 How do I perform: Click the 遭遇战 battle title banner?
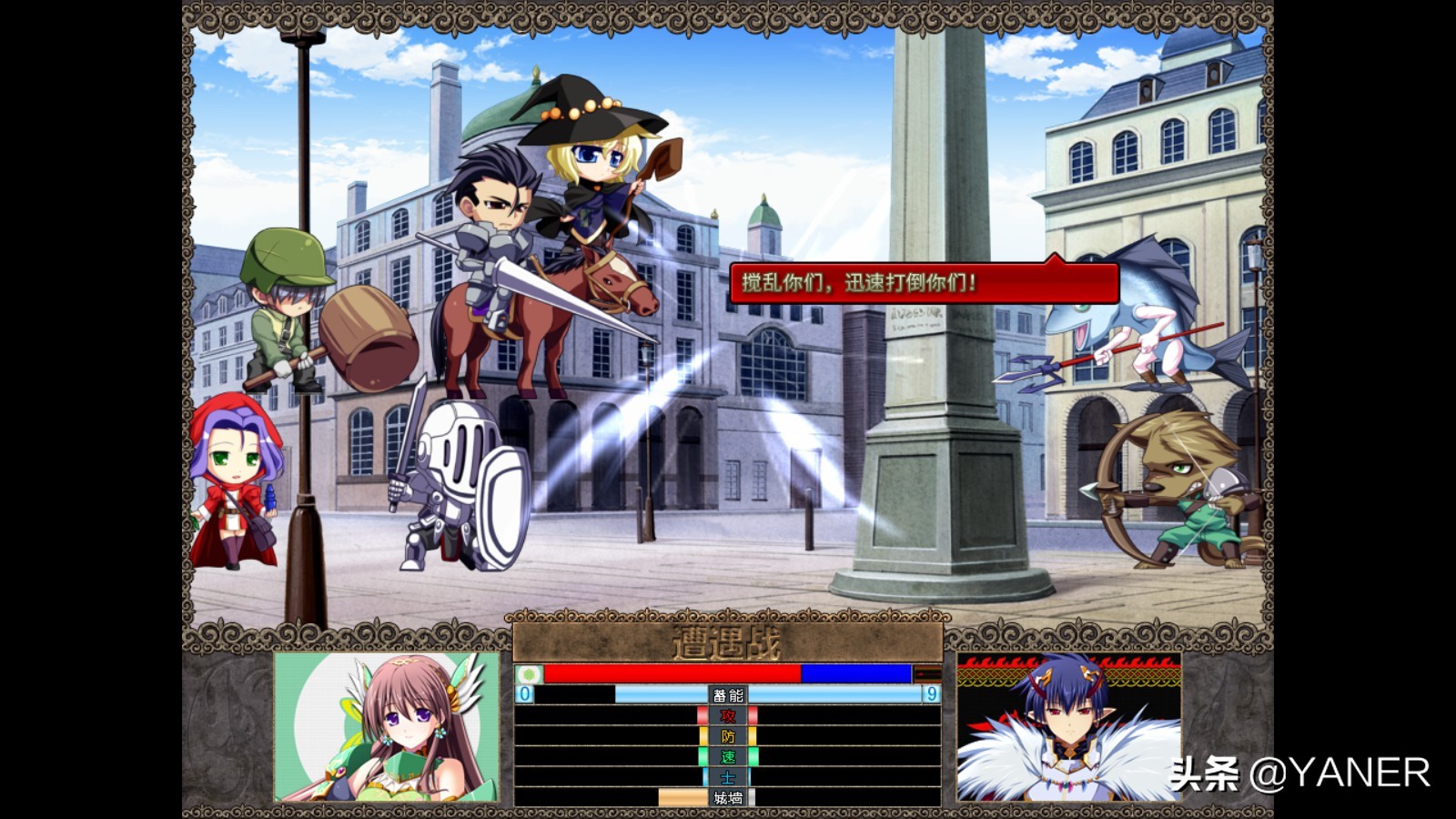tap(728, 642)
